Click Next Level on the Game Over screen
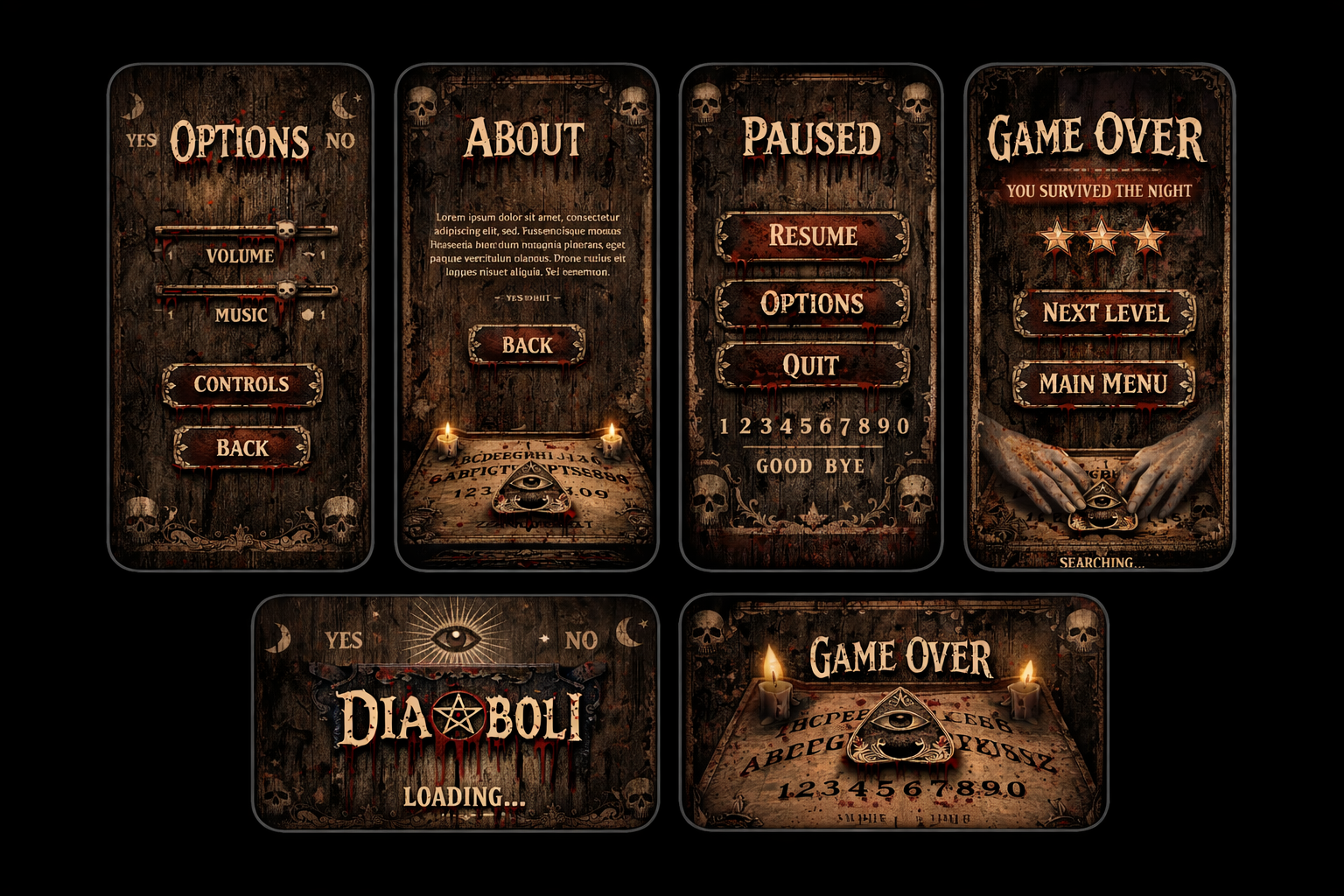This screenshot has width=1344, height=896. click(1103, 312)
